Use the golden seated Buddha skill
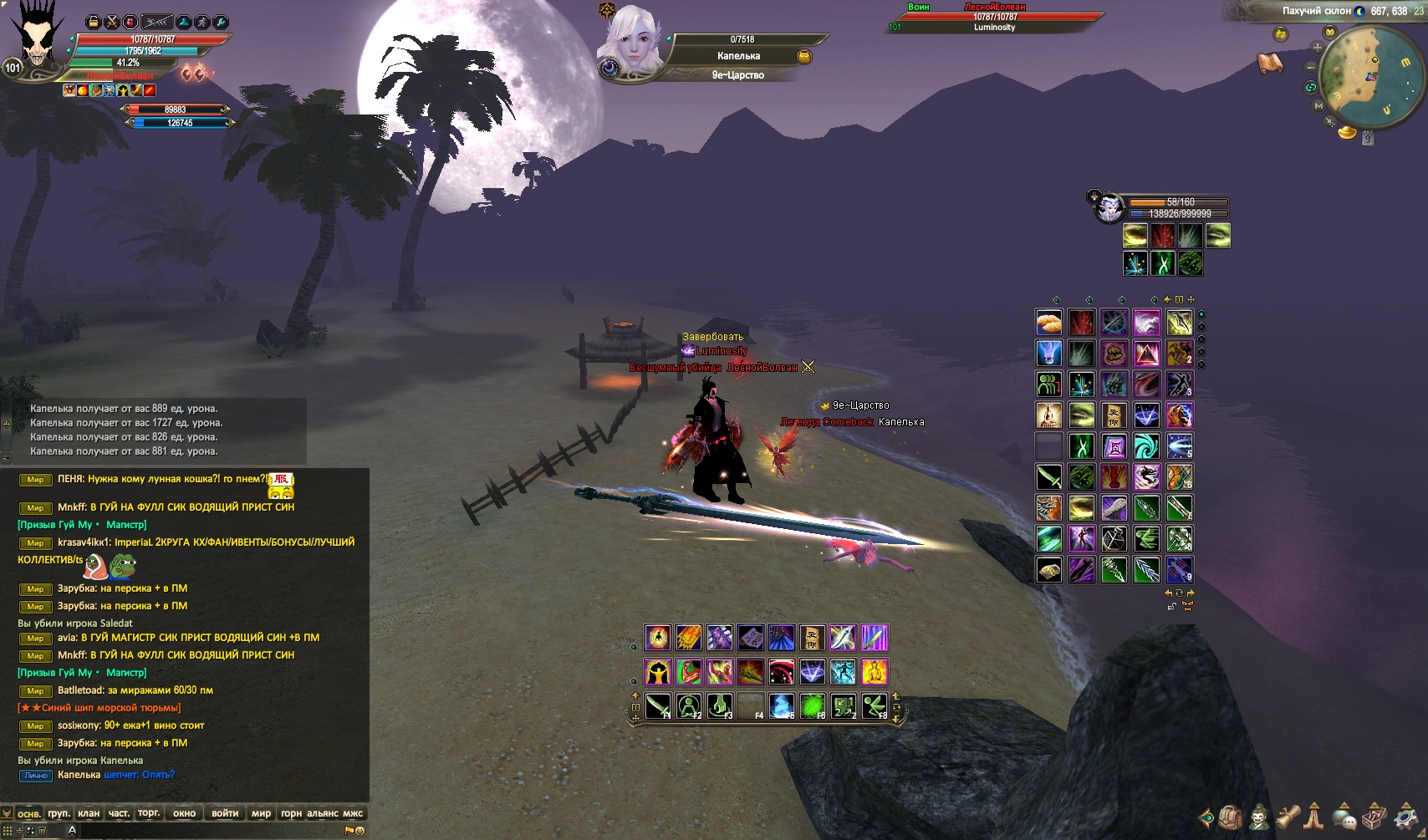This screenshot has height=840, width=1428. click(875, 672)
